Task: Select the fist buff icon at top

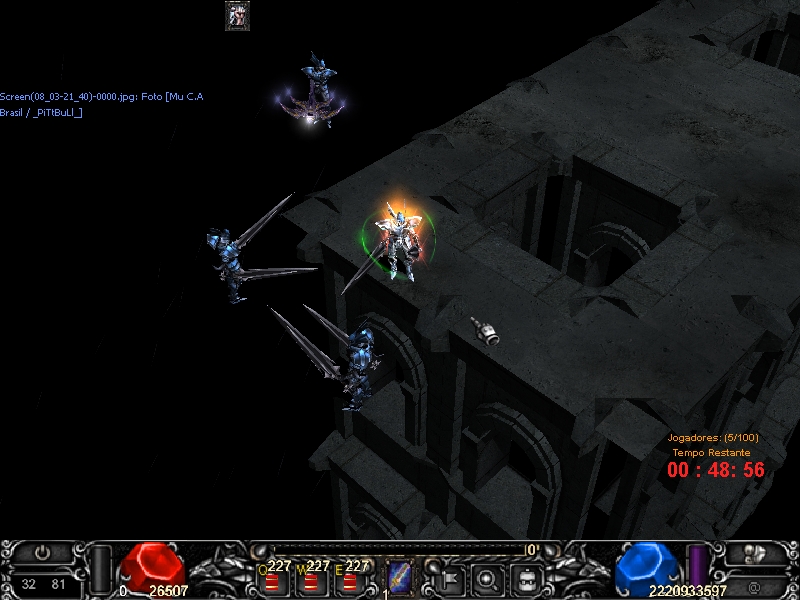Action: [237, 15]
